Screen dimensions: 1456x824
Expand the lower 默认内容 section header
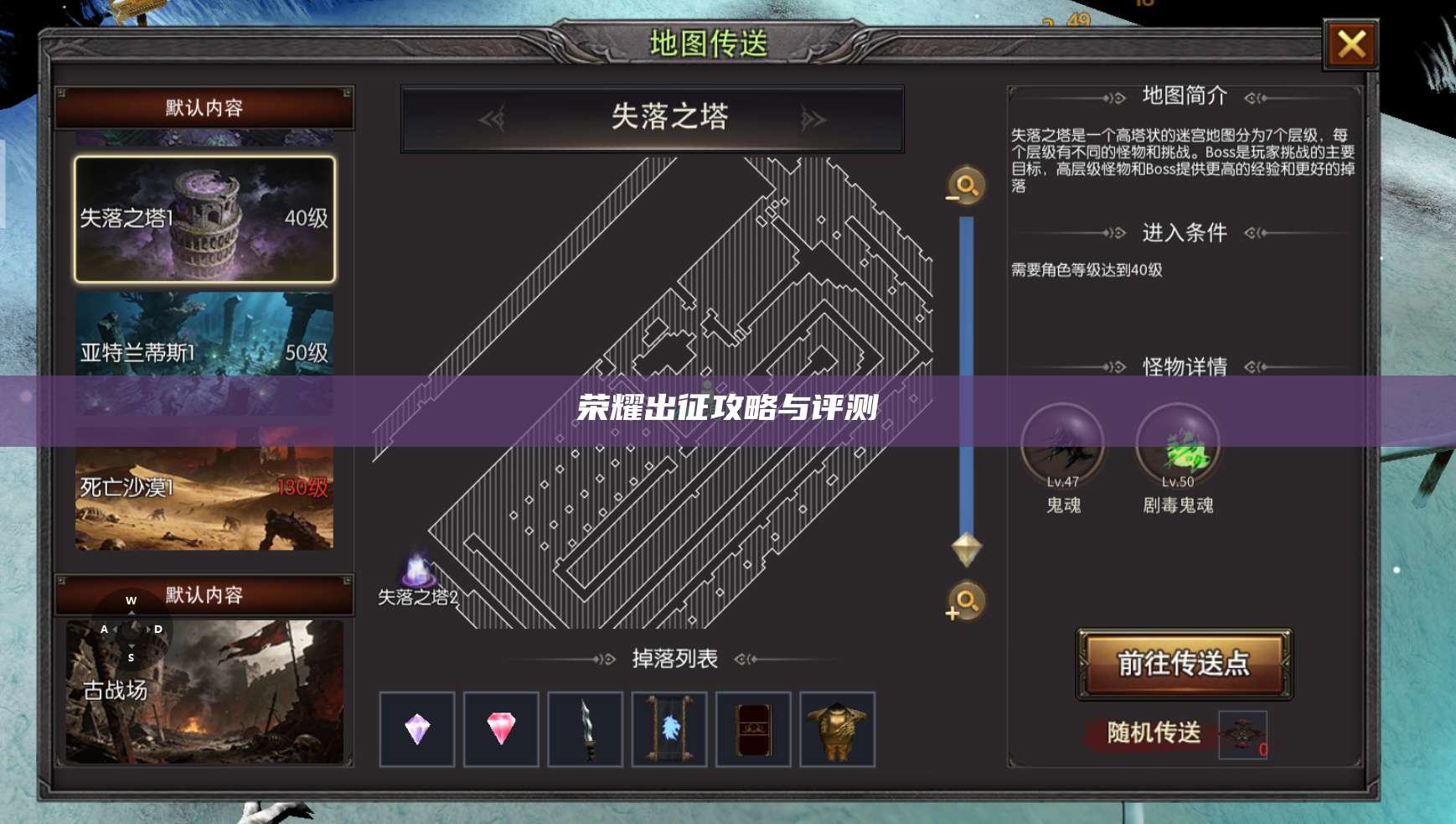[205, 596]
